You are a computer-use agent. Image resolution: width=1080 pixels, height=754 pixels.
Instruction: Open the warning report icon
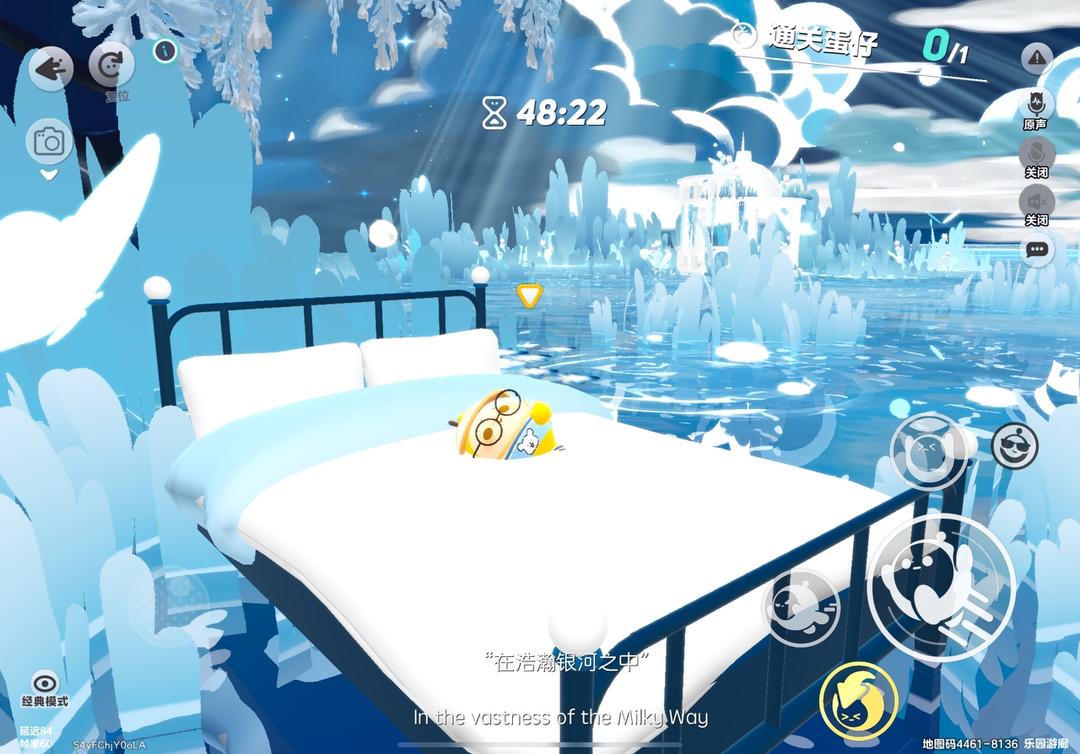(x=1037, y=58)
